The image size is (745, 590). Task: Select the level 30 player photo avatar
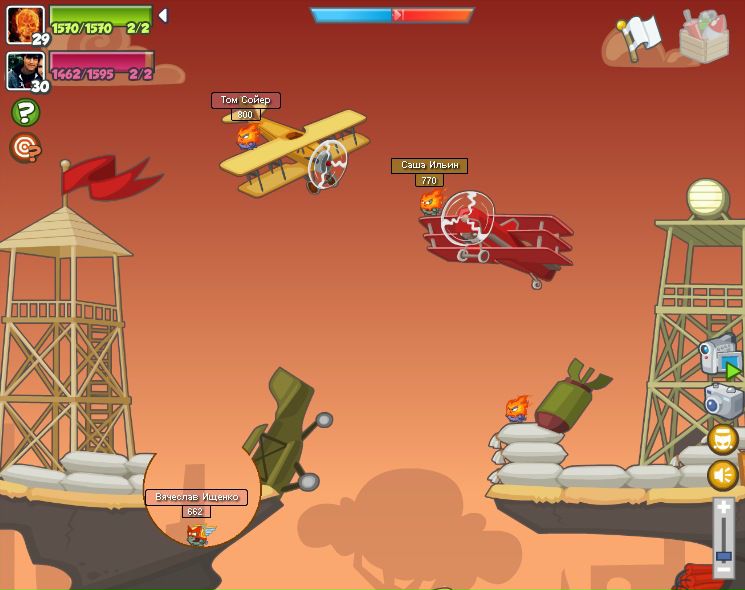24,69
